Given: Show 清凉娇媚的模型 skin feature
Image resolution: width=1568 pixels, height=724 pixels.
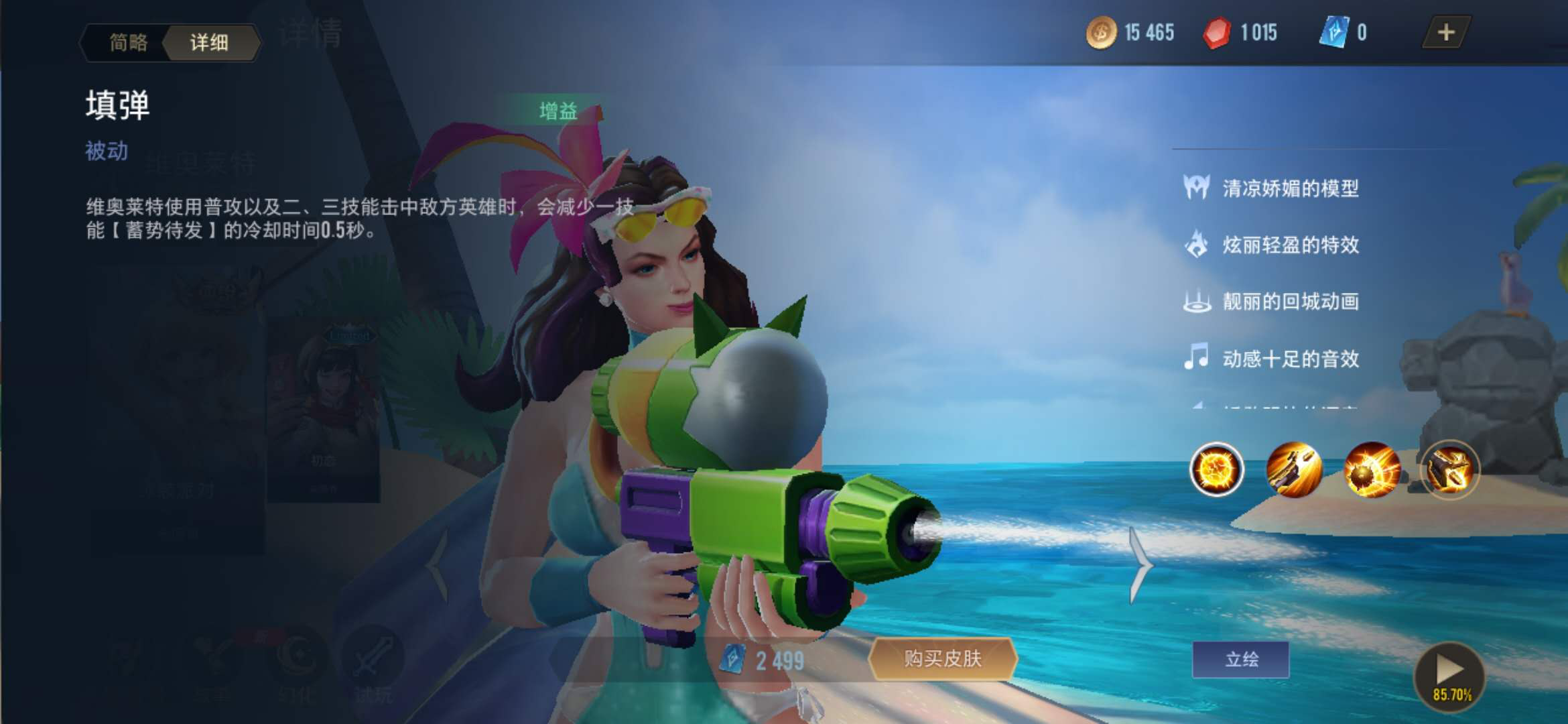Looking at the screenshot, I should [1290, 188].
